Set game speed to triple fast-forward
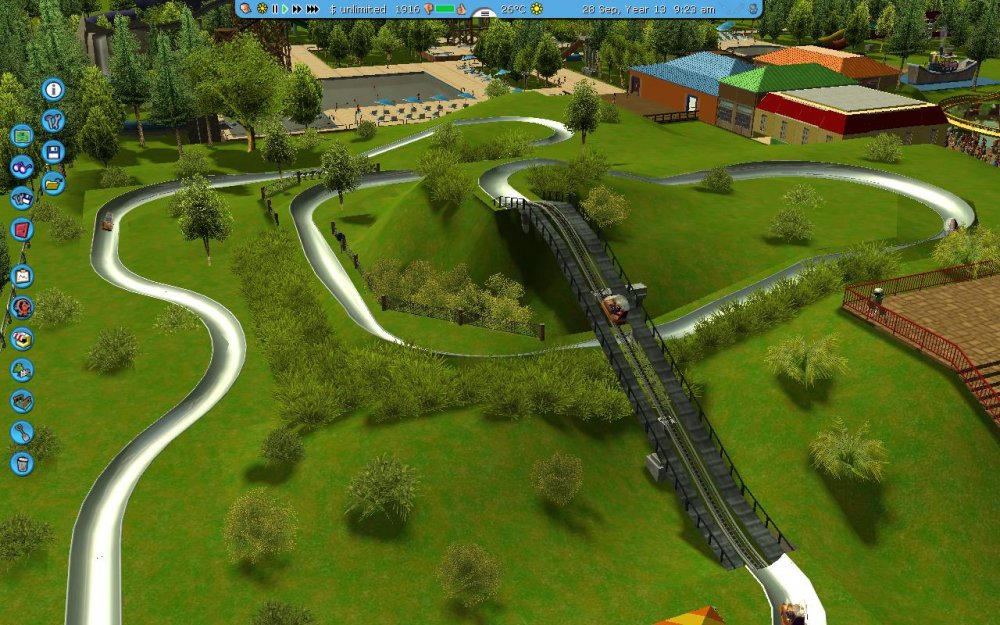This screenshot has height=625, width=1000. [x=313, y=9]
